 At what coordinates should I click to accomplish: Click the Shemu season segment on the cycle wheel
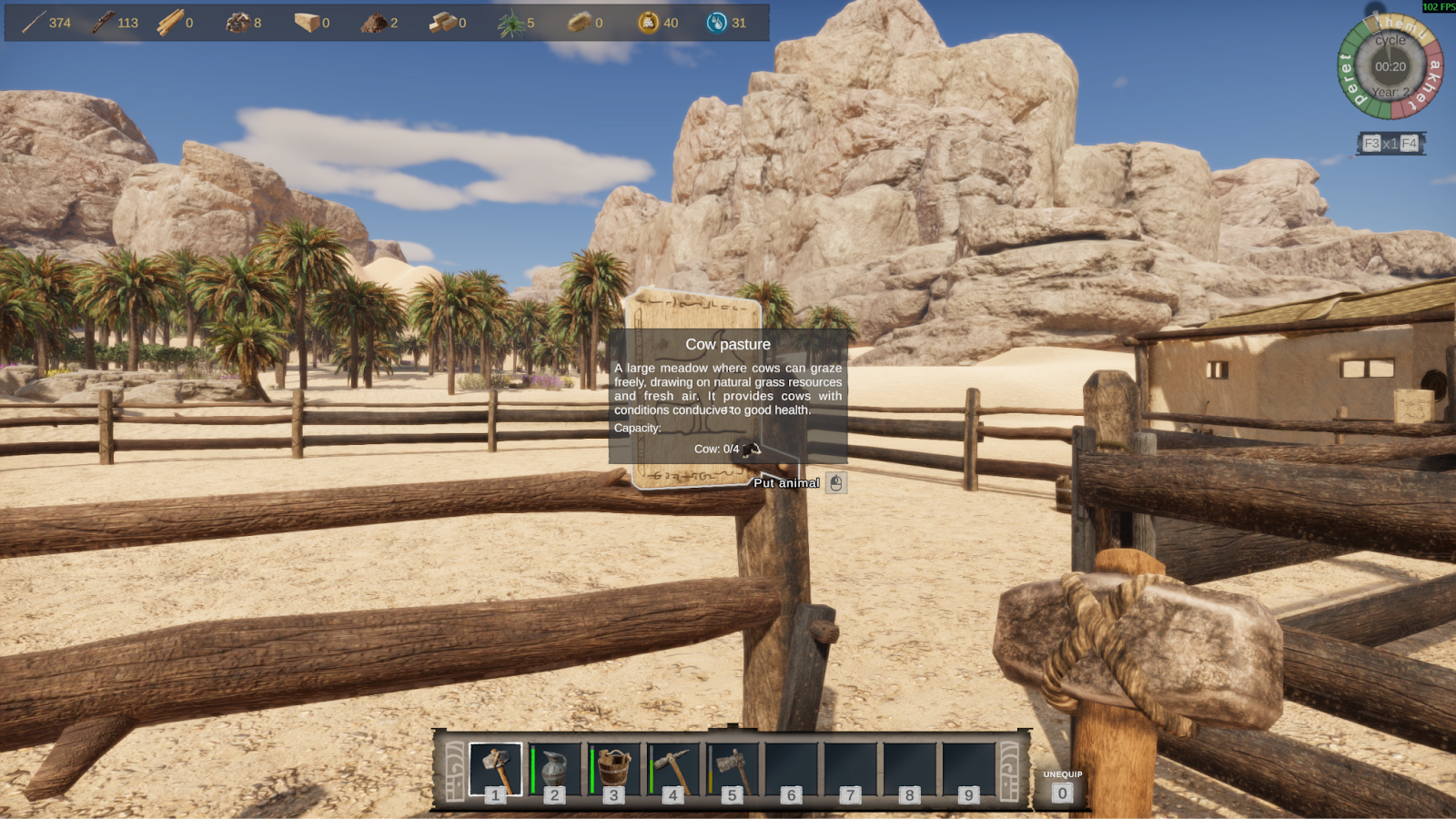[1401, 27]
